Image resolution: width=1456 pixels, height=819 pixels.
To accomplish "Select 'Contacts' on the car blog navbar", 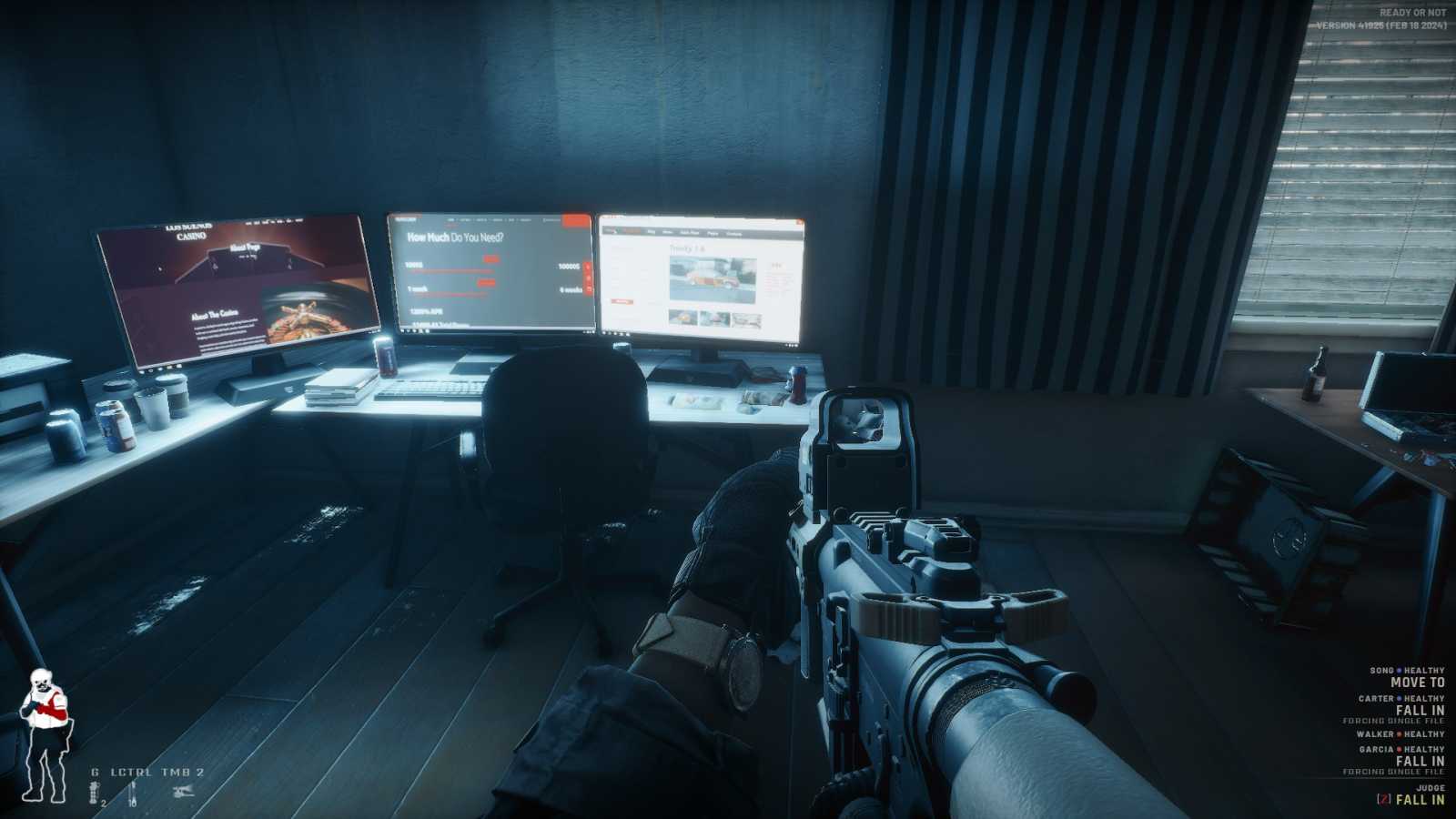I will (734, 233).
